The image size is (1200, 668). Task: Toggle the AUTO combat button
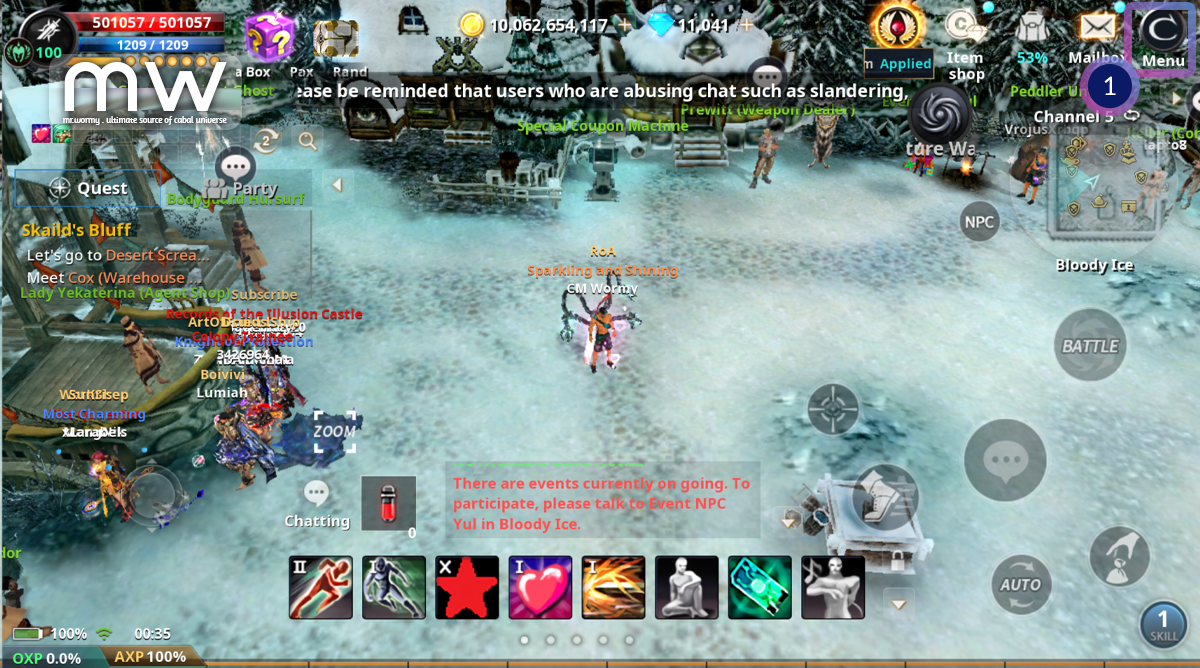tap(1021, 584)
